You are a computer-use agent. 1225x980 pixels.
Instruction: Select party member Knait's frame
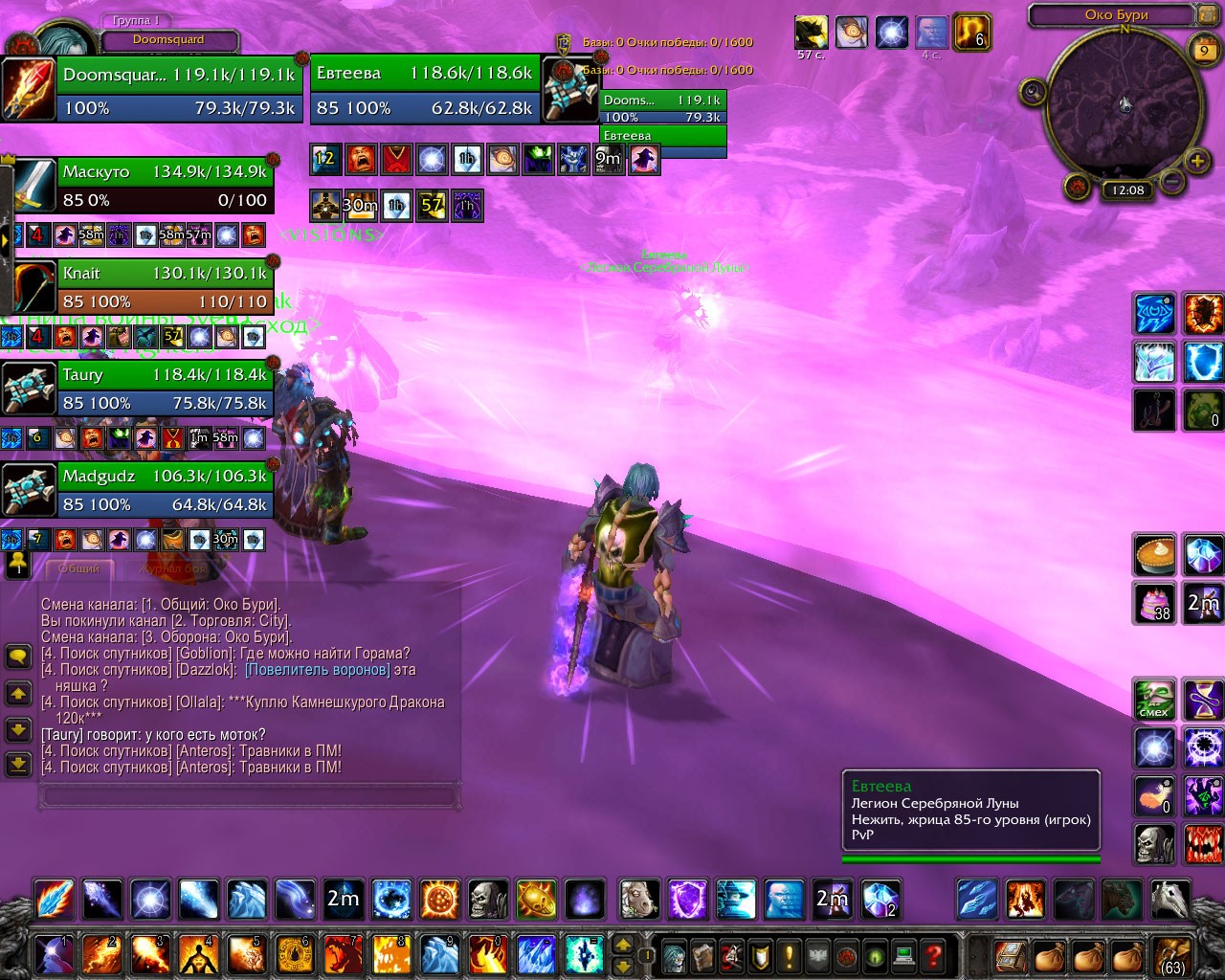(x=165, y=287)
